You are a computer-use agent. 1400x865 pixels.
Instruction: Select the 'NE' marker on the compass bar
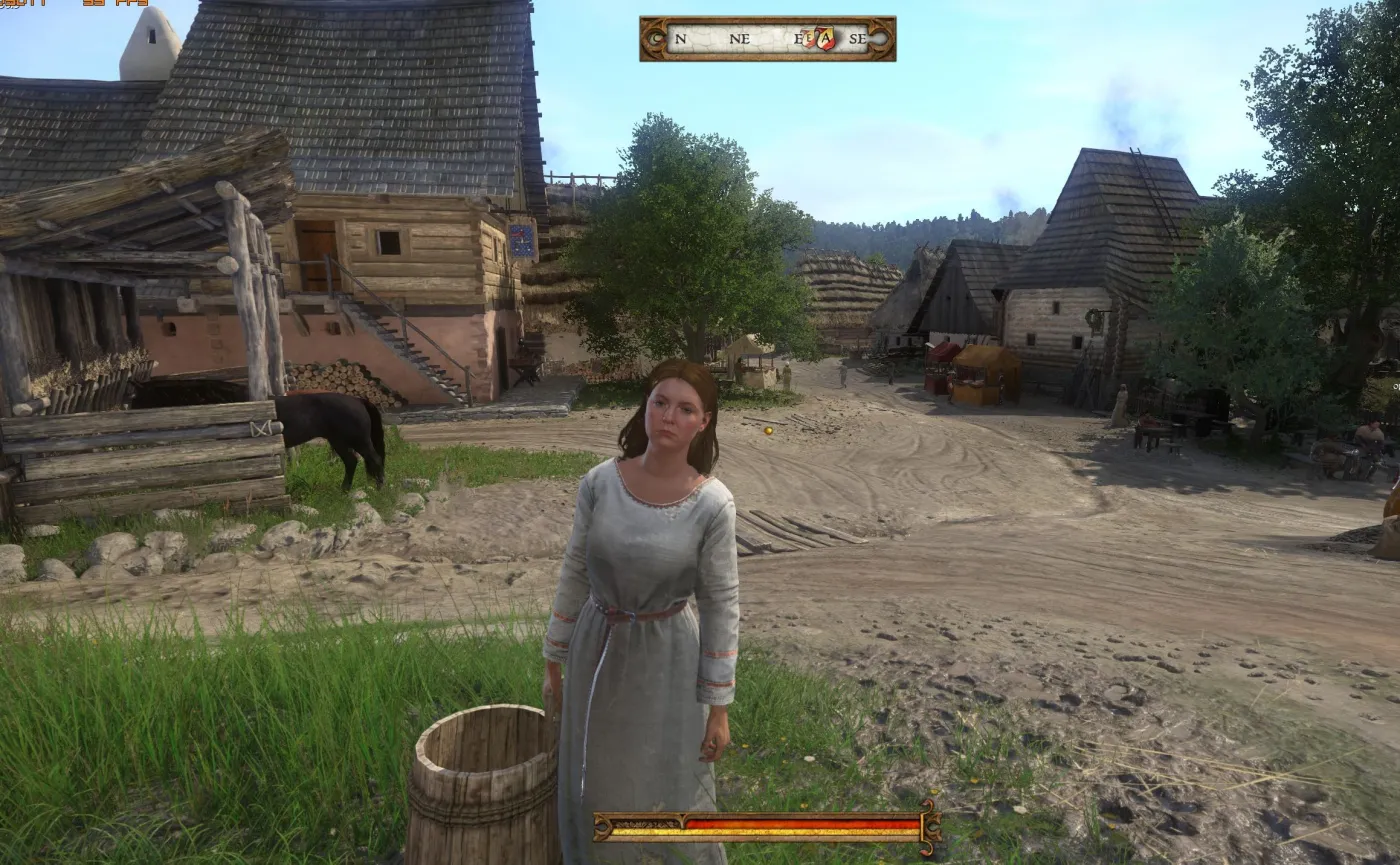pyautogui.click(x=740, y=40)
